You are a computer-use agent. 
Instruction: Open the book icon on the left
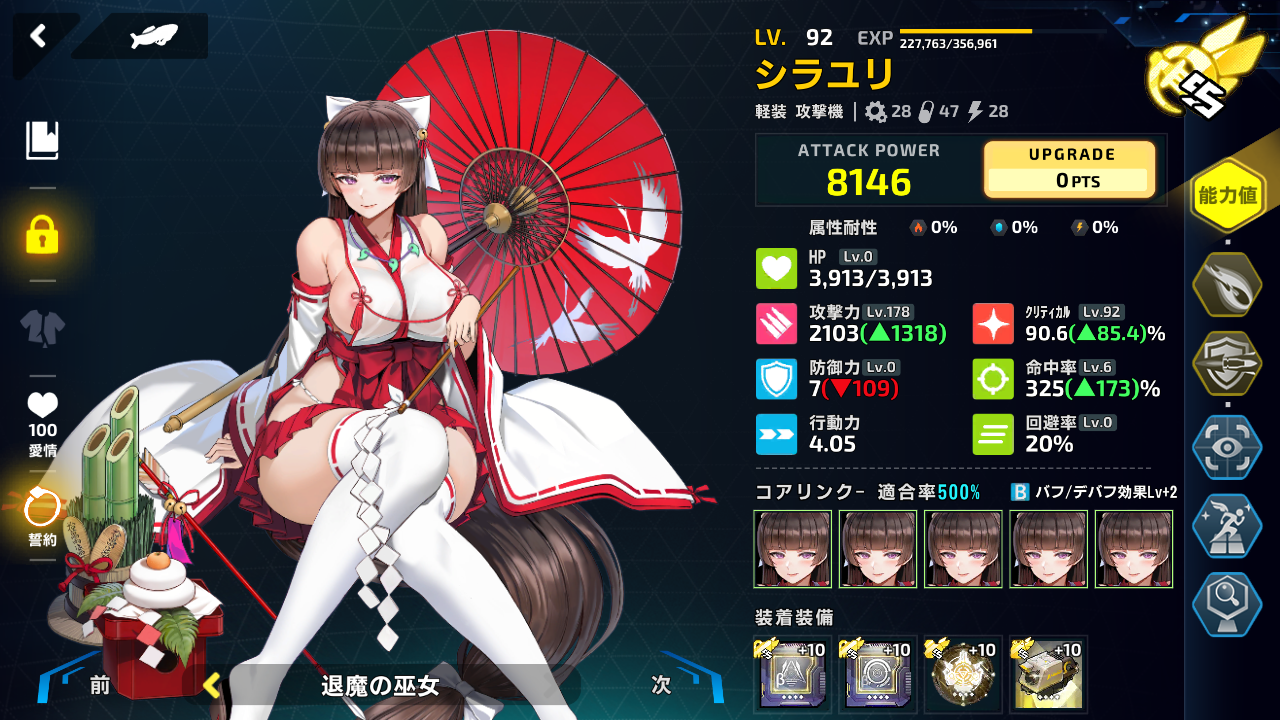click(43, 141)
